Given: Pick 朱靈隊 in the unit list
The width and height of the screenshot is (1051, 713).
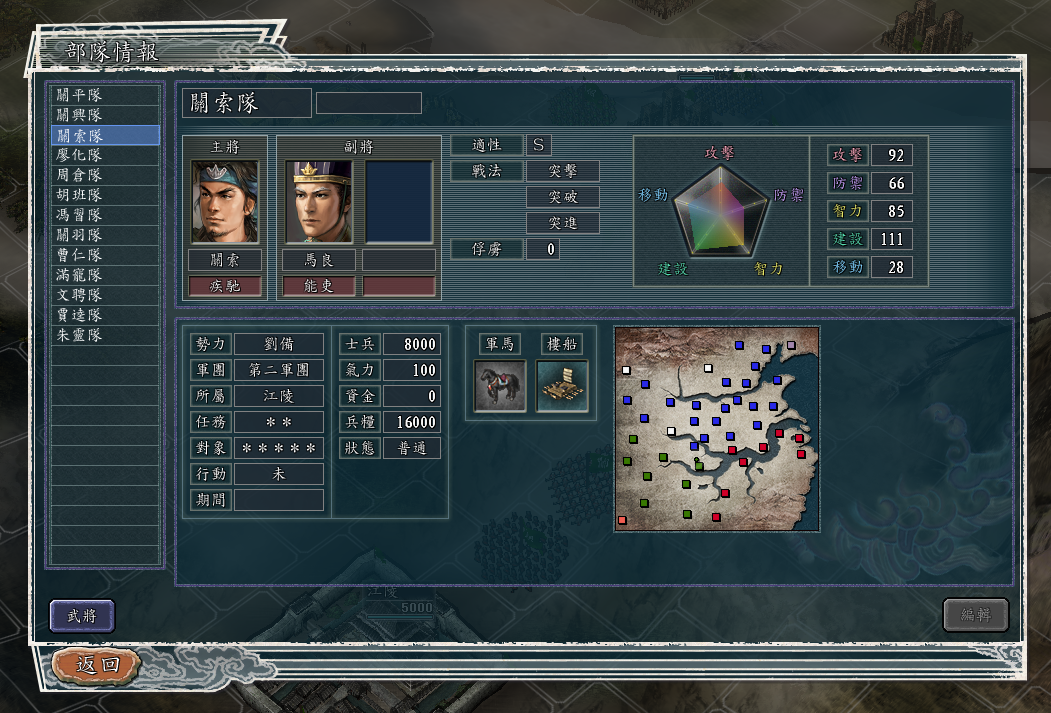Looking at the screenshot, I should 105,335.
